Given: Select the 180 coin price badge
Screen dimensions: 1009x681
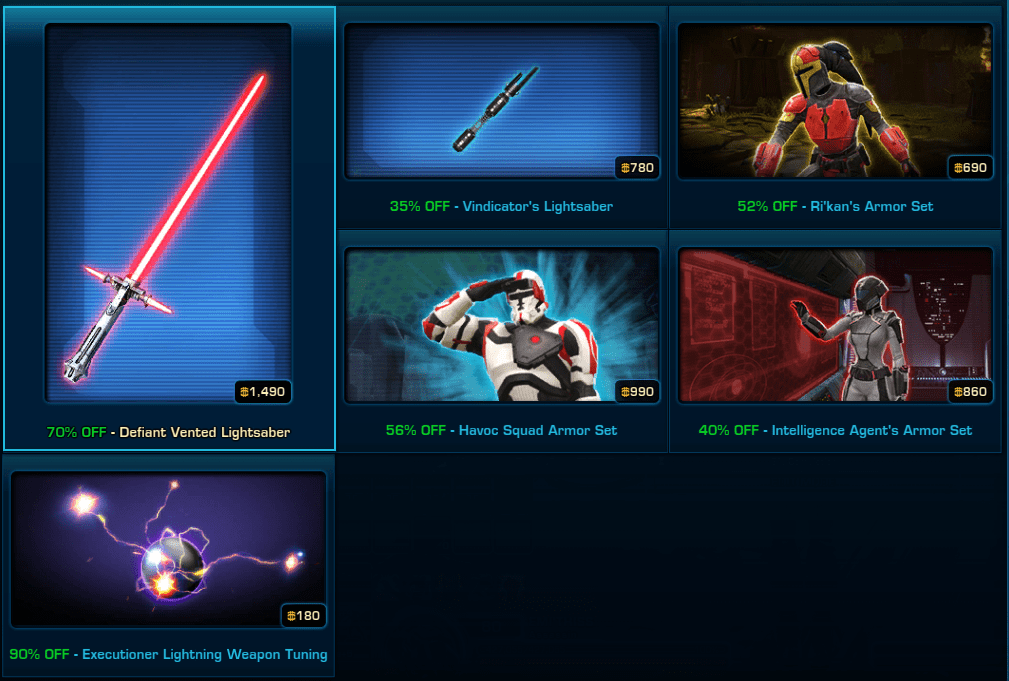Looking at the screenshot, I should [x=303, y=615].
